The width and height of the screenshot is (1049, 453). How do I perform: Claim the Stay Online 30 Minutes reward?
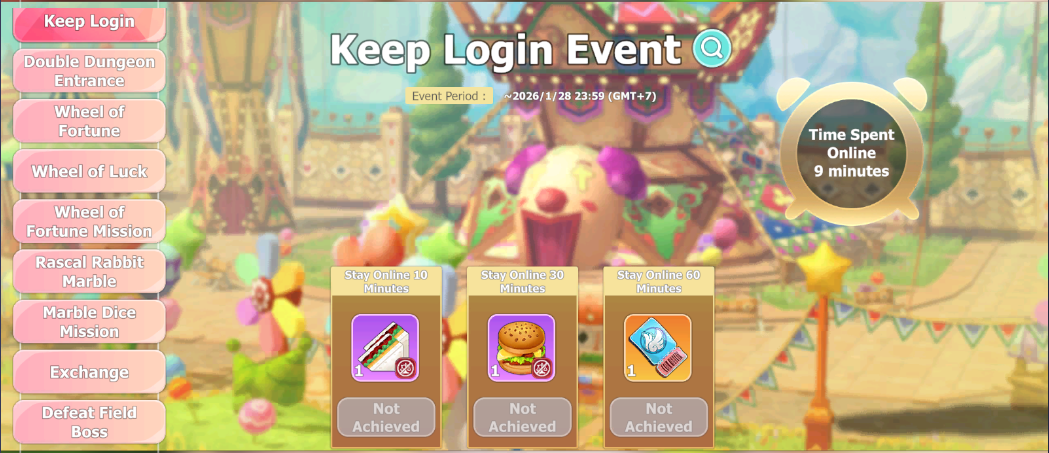point(522,417)
